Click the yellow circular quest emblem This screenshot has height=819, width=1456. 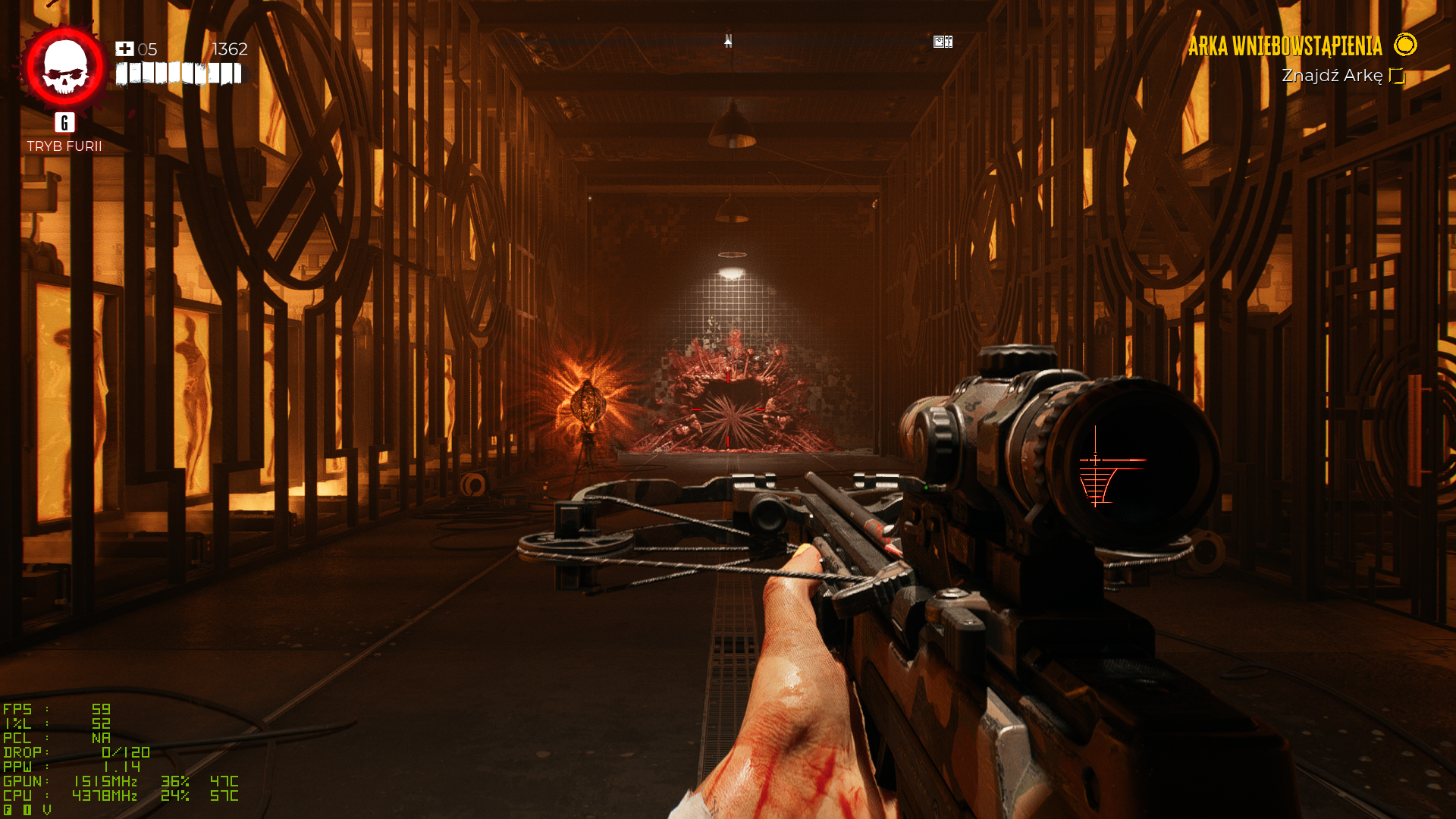click(x=1405, y=45)
